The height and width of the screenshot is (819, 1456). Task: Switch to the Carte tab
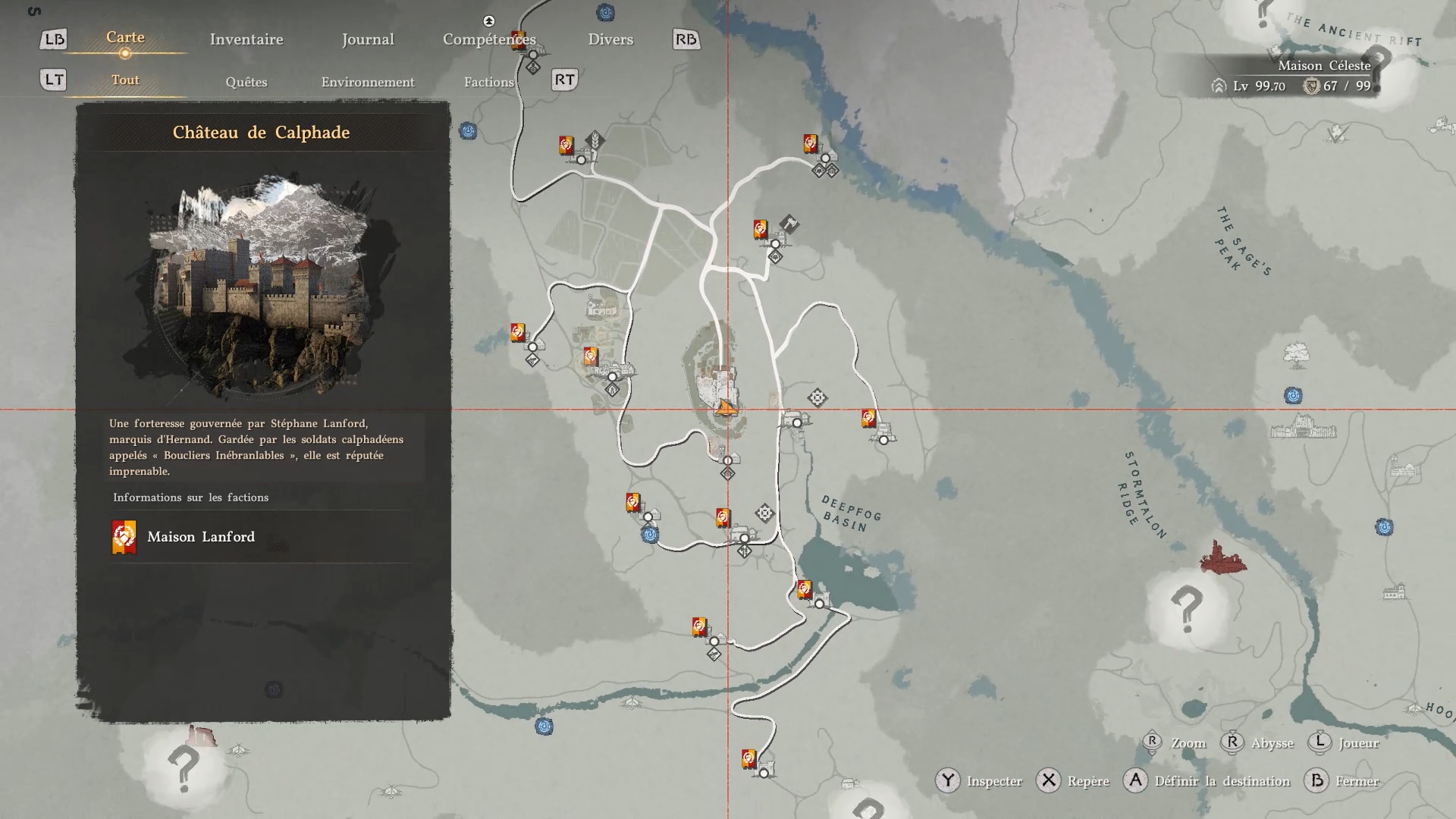[125, 38]
